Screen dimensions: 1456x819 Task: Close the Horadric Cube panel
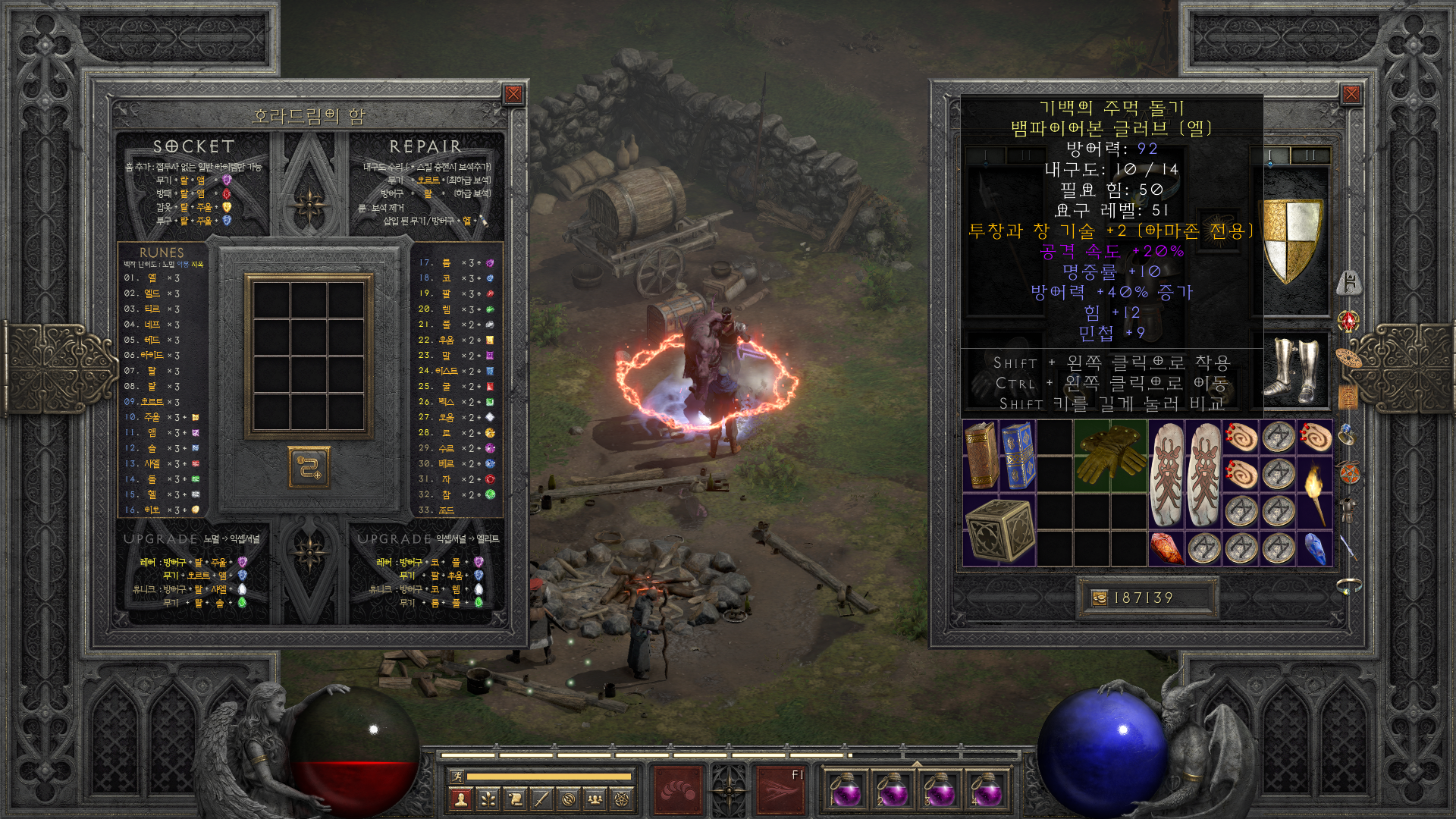point(513,94)
